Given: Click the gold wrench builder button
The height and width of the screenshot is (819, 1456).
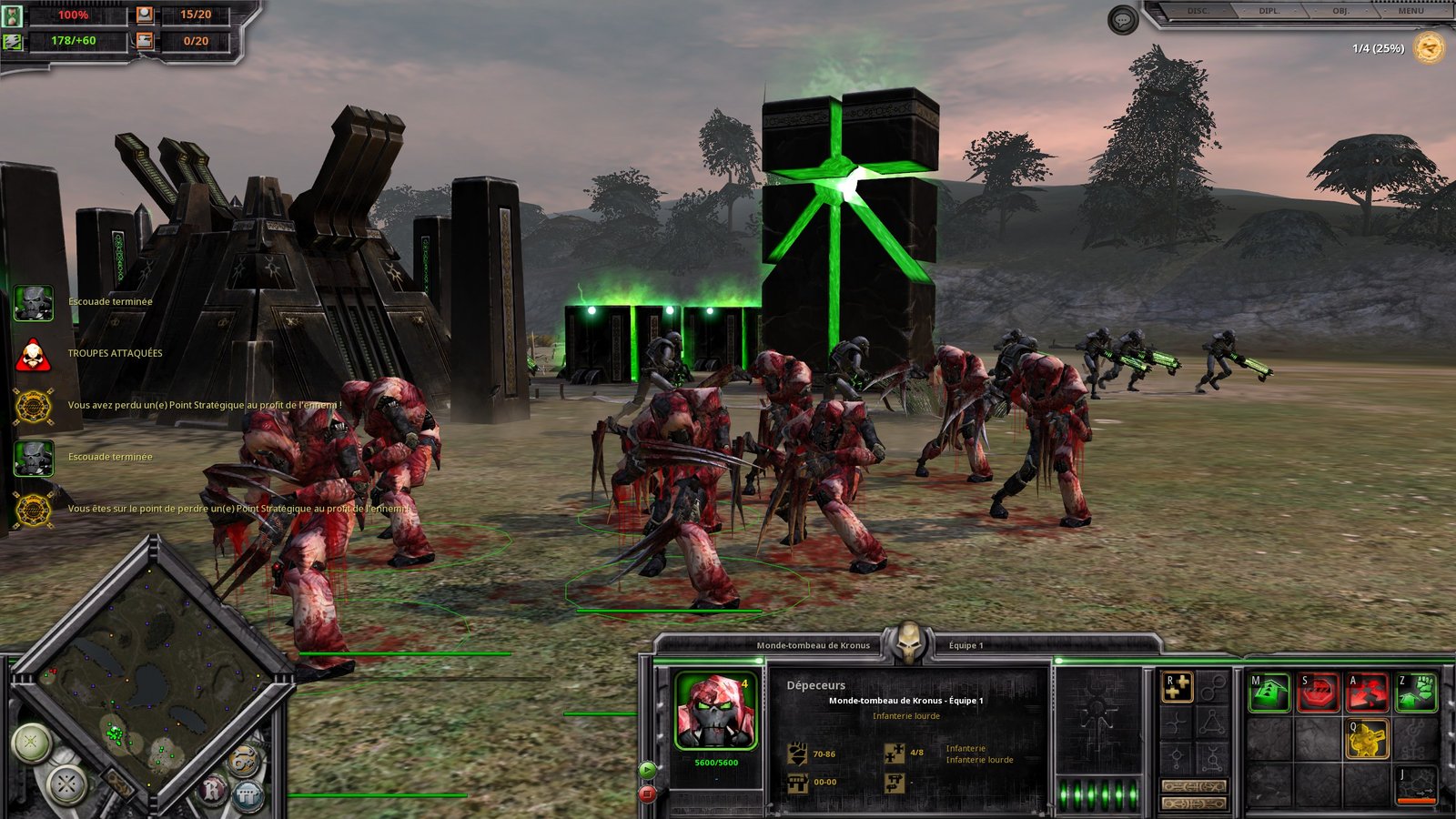Looking at the screenshot, I should (x=243, y=761).
